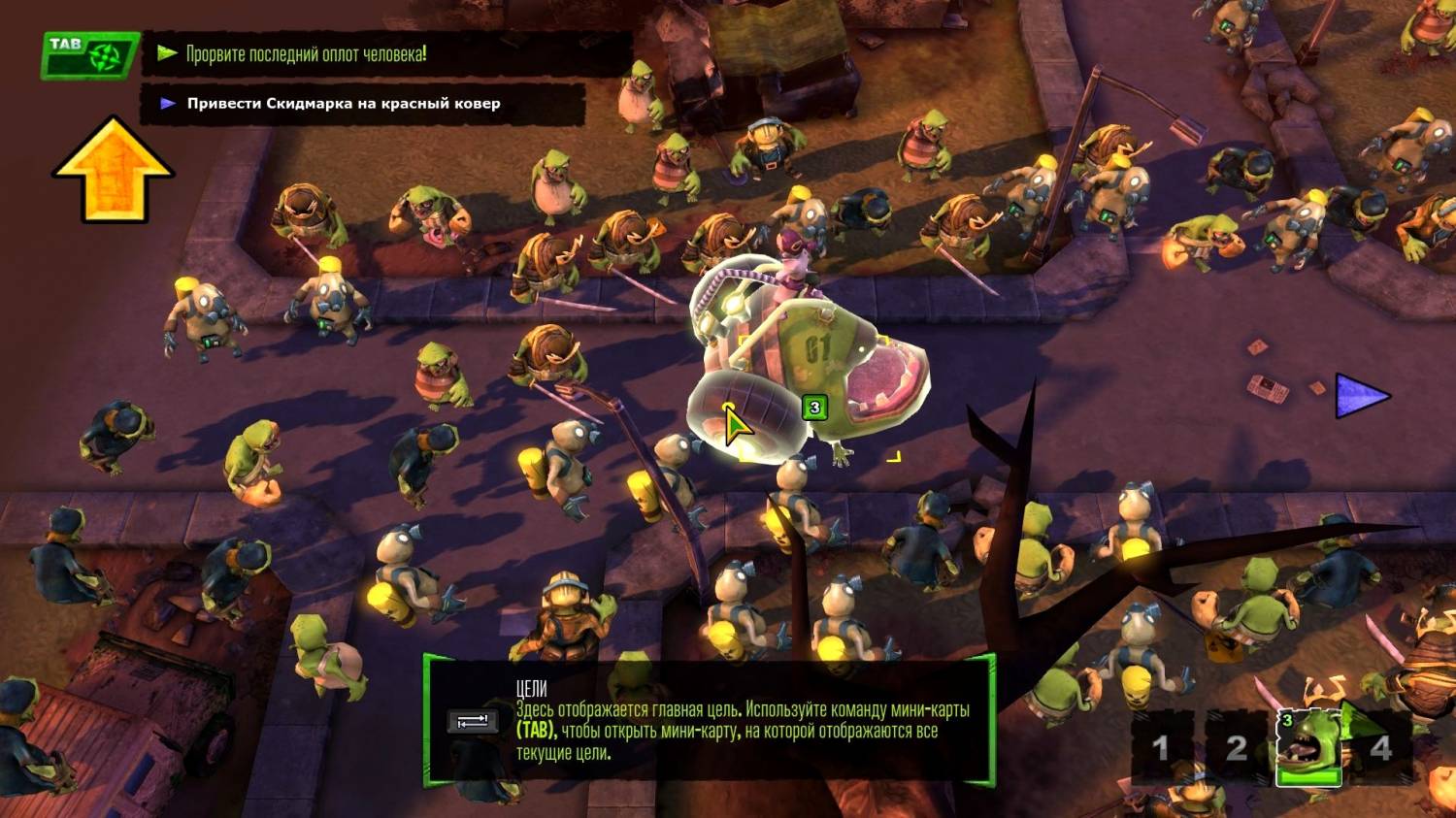Open the mini-map via the green TAB icon

coord(89,54)
